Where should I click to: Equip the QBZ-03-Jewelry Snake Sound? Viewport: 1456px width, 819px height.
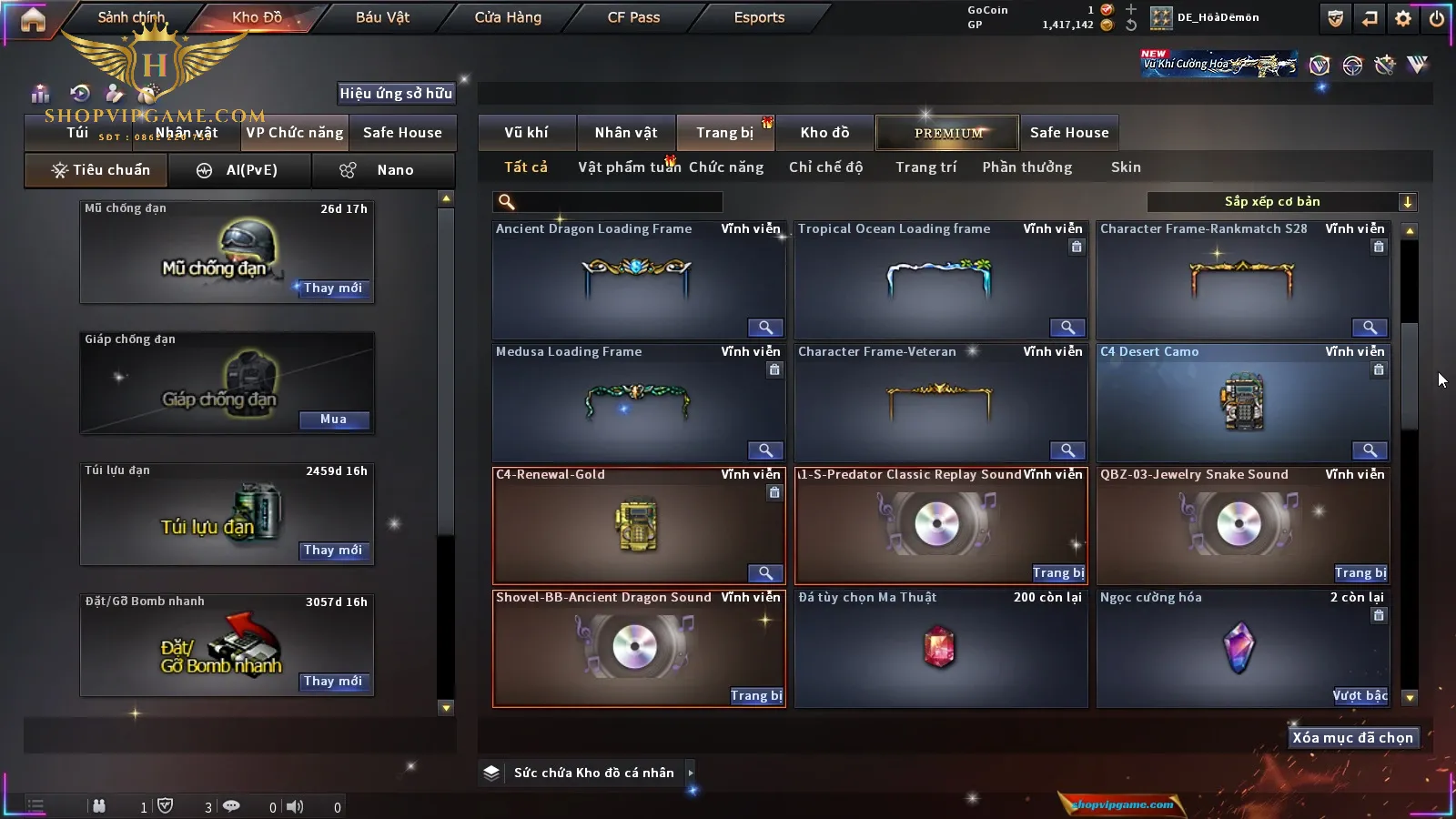(x=1360, y=573)
